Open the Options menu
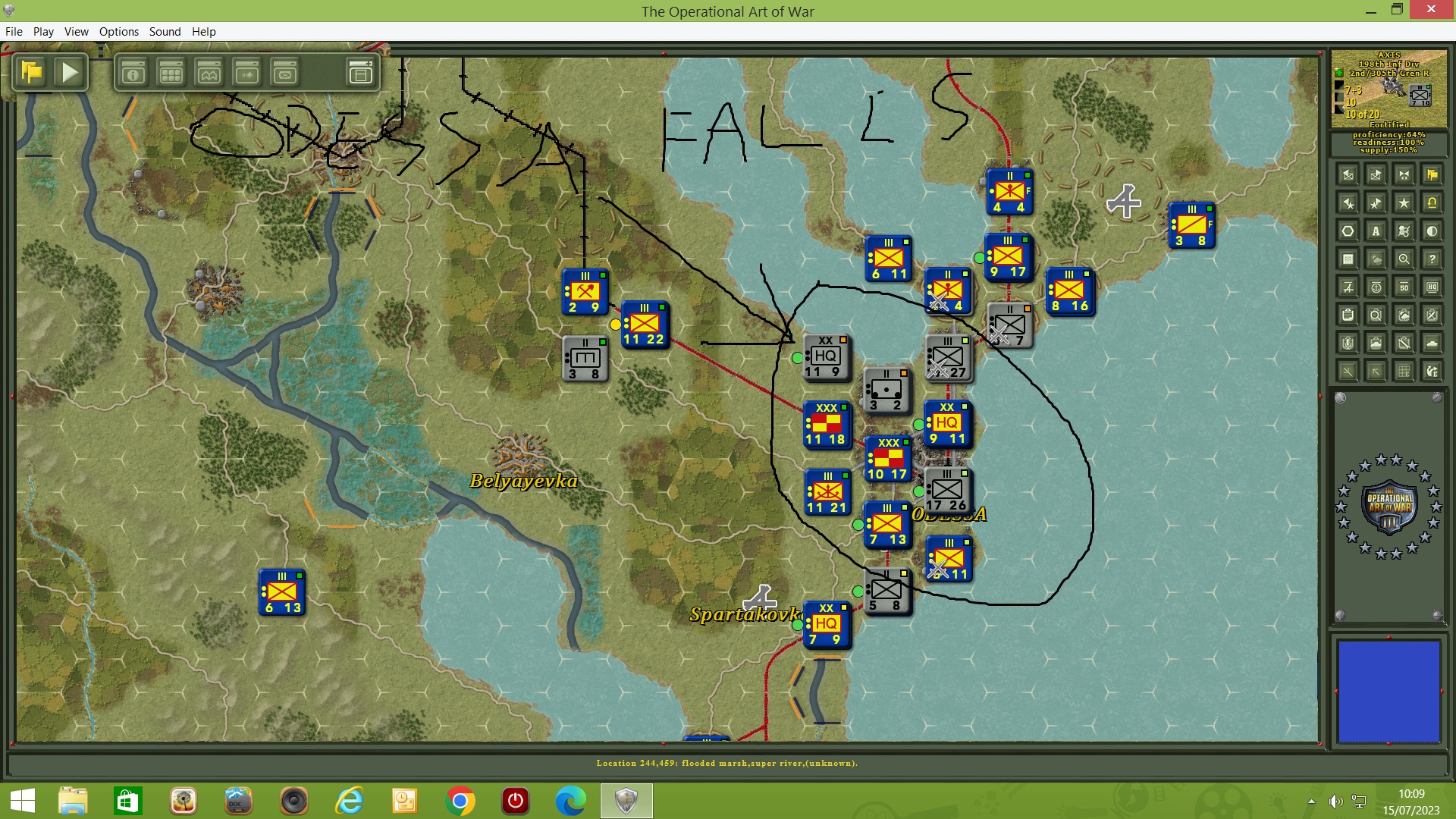1456x819 pixels. (118, 32)
